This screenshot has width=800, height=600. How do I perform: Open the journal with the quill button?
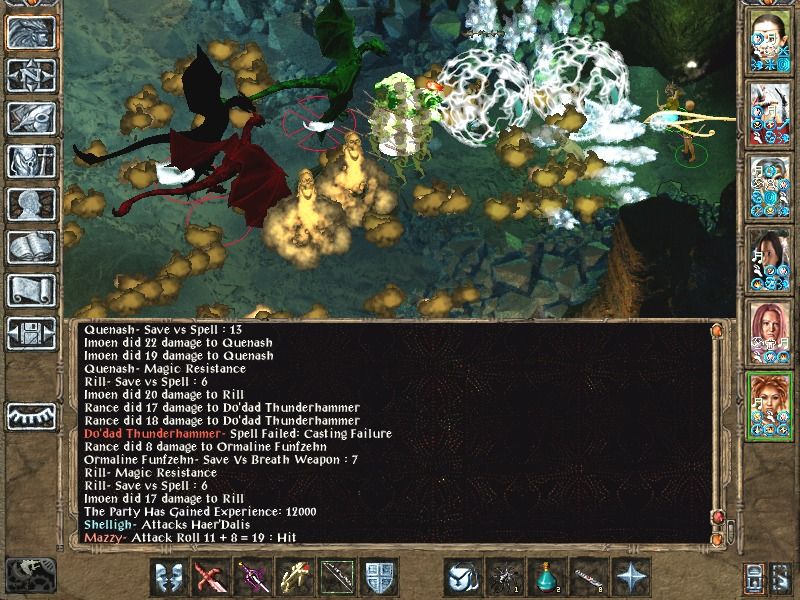pos(30,117)
